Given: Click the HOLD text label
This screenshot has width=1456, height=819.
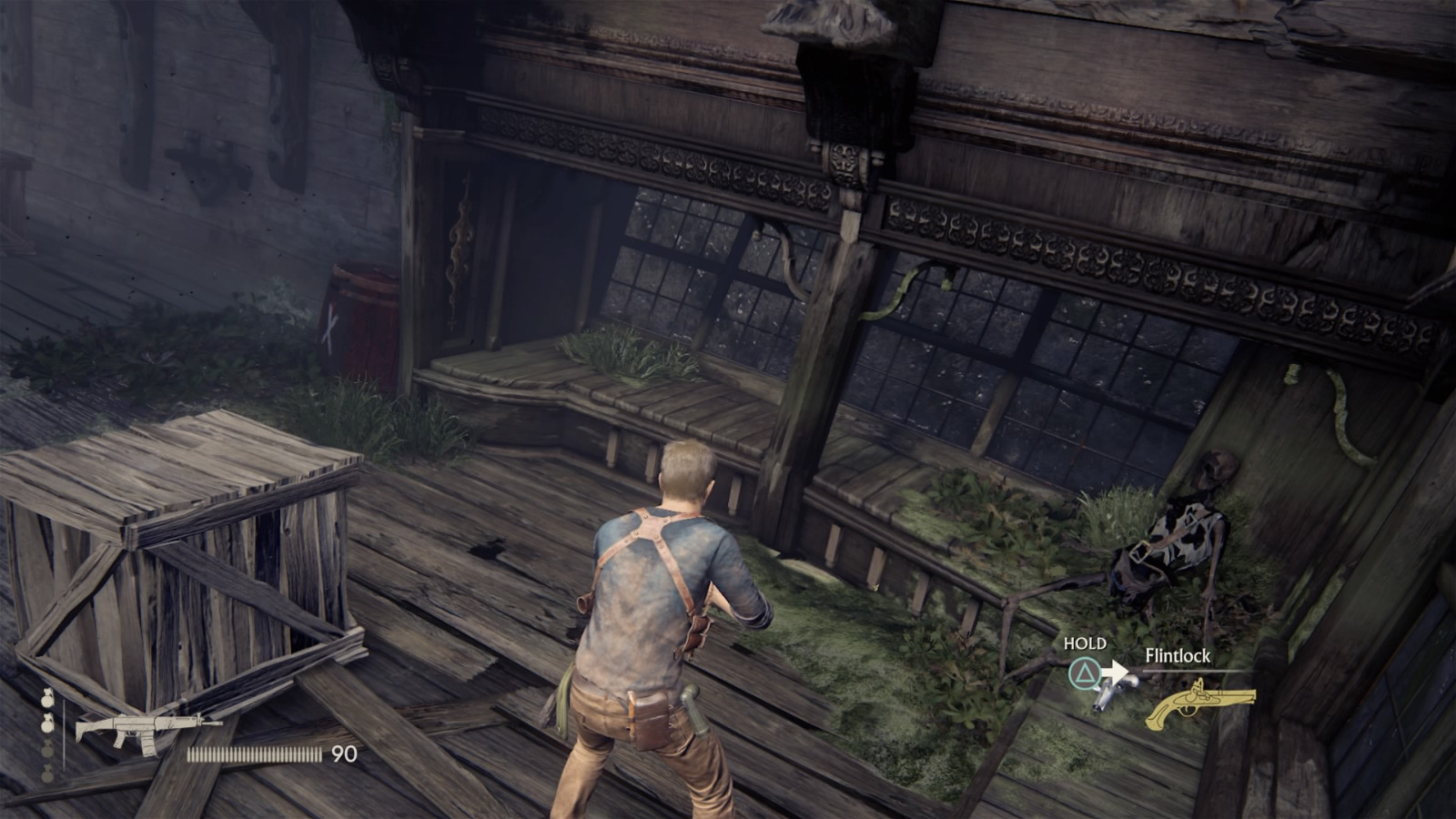Looking at the screenshot, I should [x=1085, y=643].
